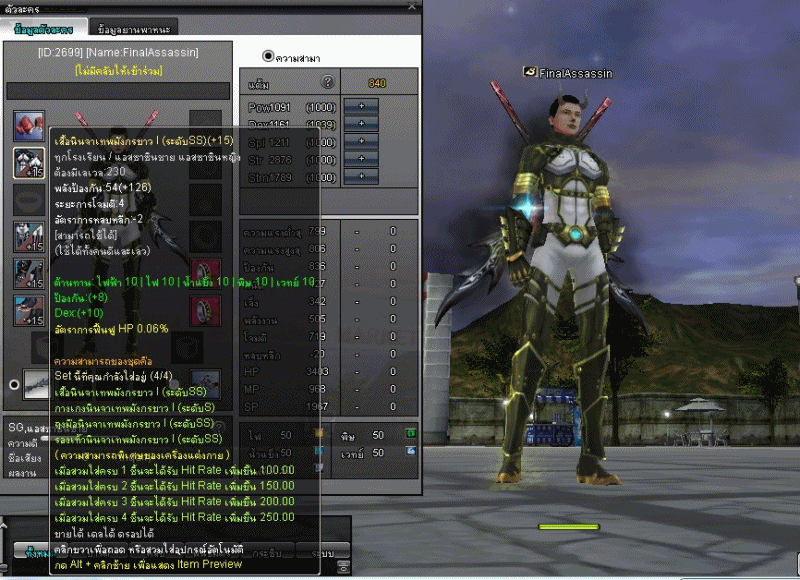800x580 pixels.
Task: Add a point to Str
Action: 361,159
